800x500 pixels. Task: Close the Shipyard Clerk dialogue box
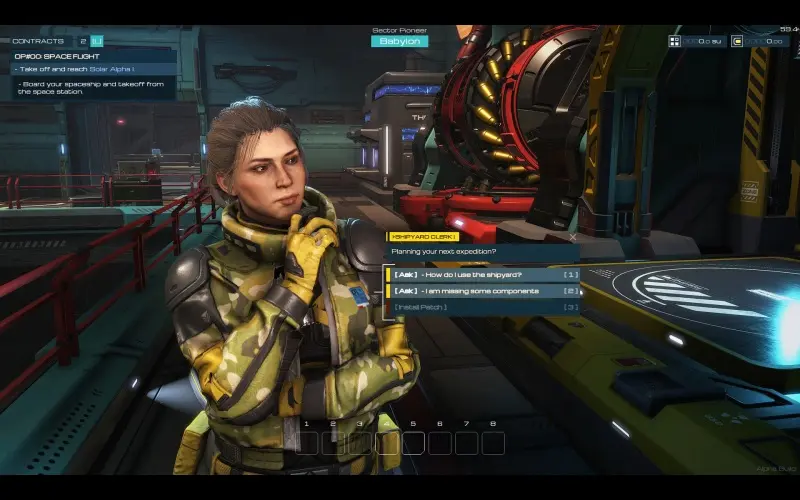click(572, 237)
